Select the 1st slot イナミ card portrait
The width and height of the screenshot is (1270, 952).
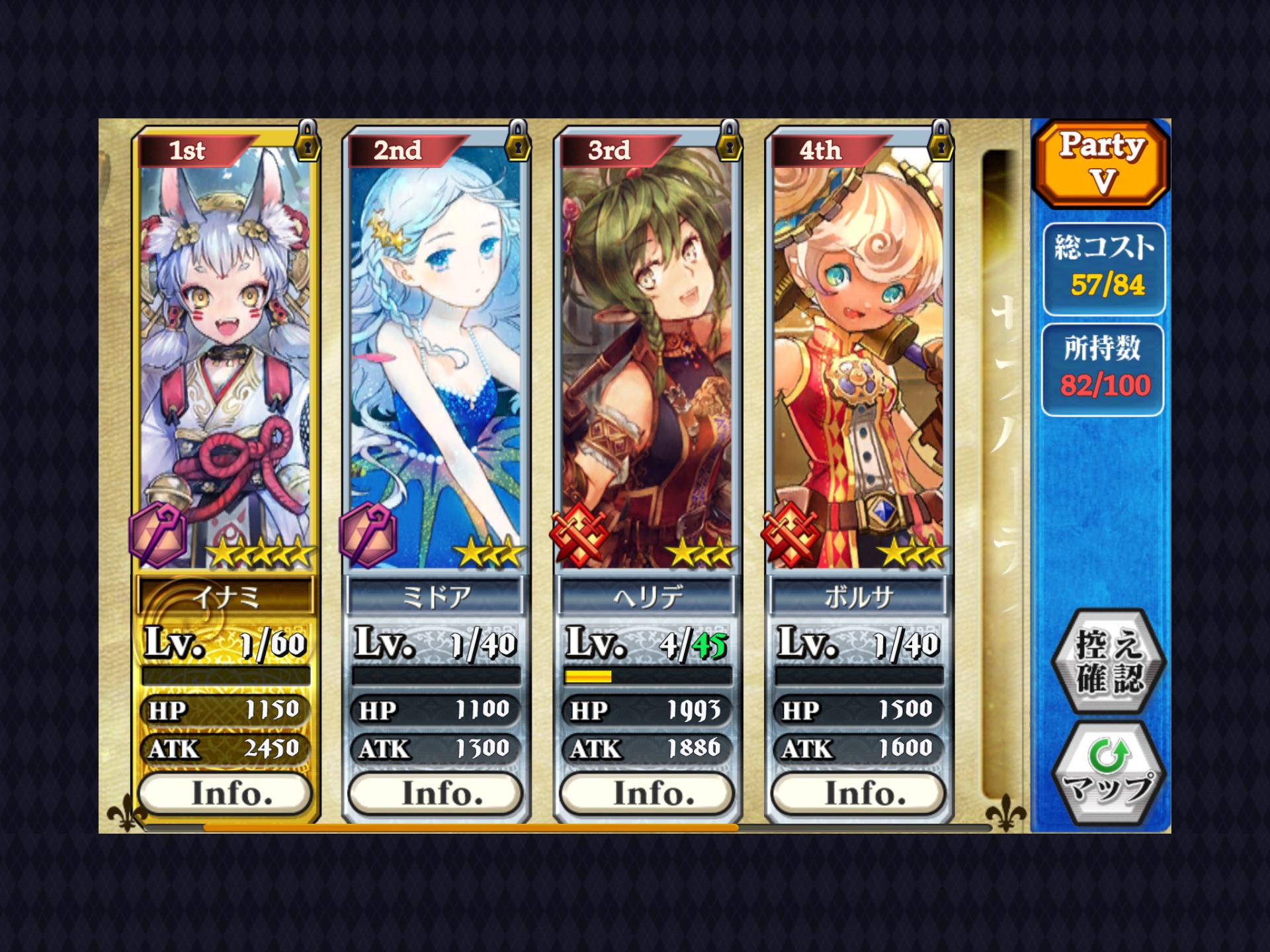[x=226, y=357]
